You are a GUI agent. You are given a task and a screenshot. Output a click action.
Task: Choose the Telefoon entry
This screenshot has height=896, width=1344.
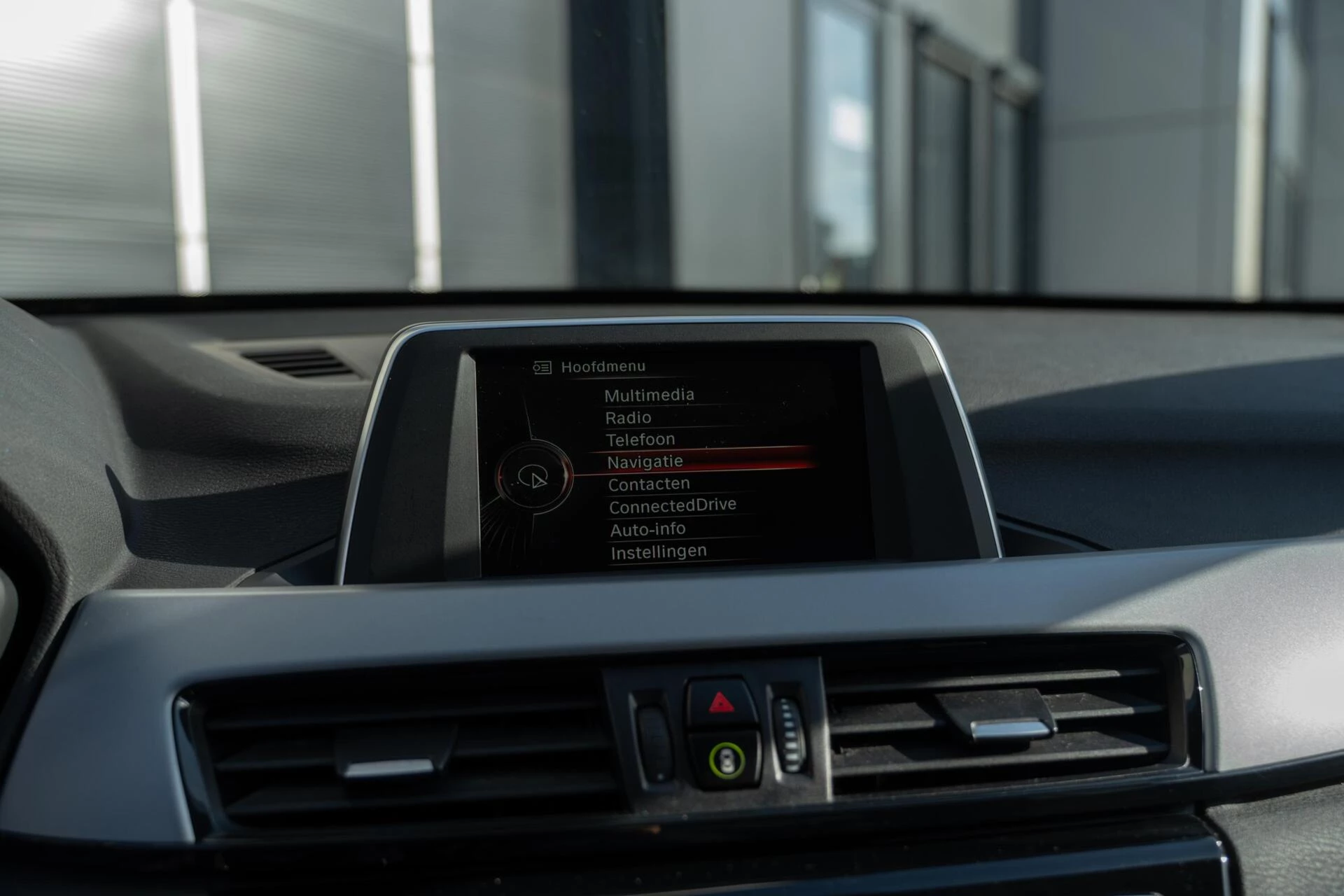pos(640,440)
